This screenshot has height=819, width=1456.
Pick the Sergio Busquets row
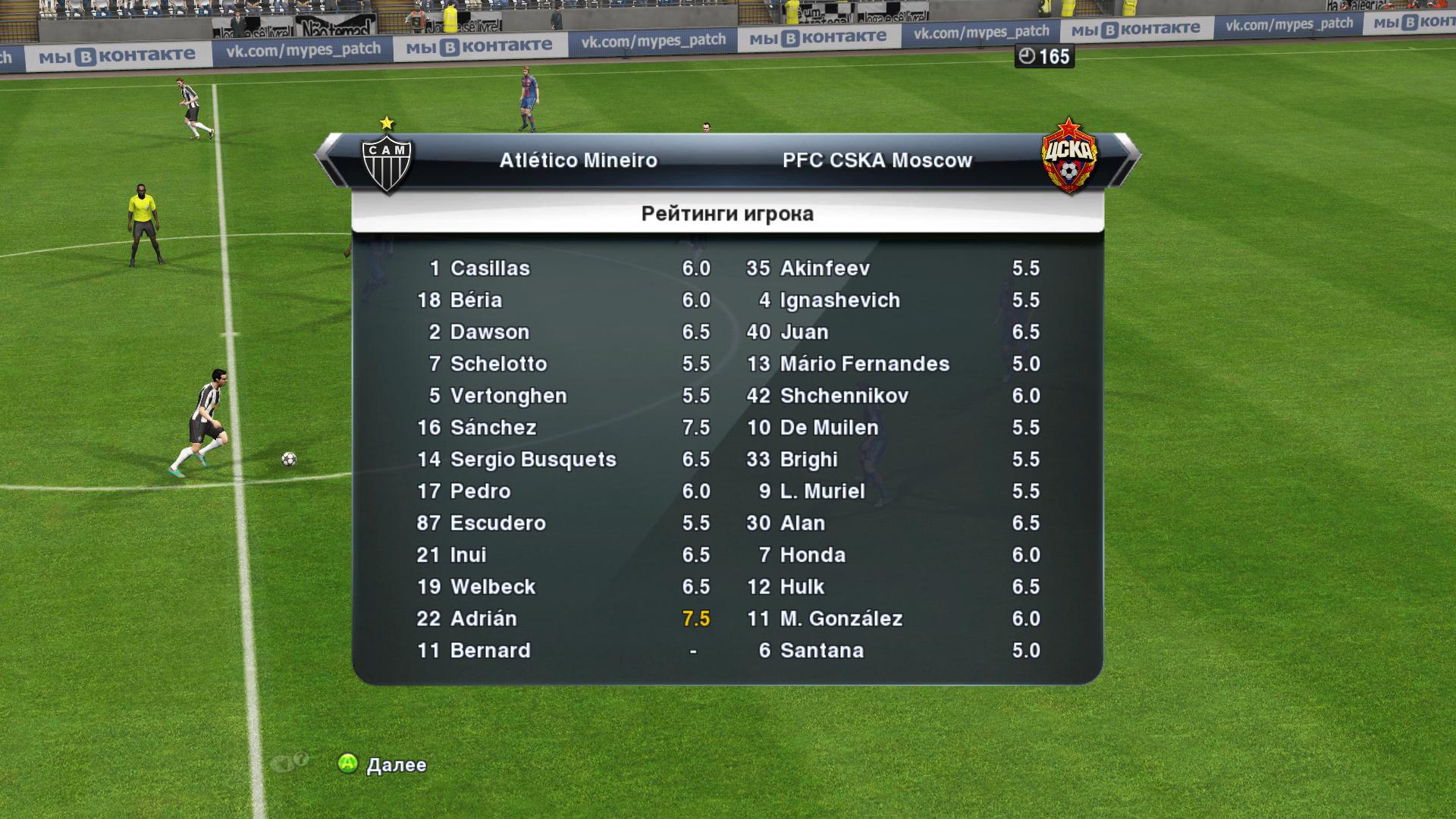532,460
